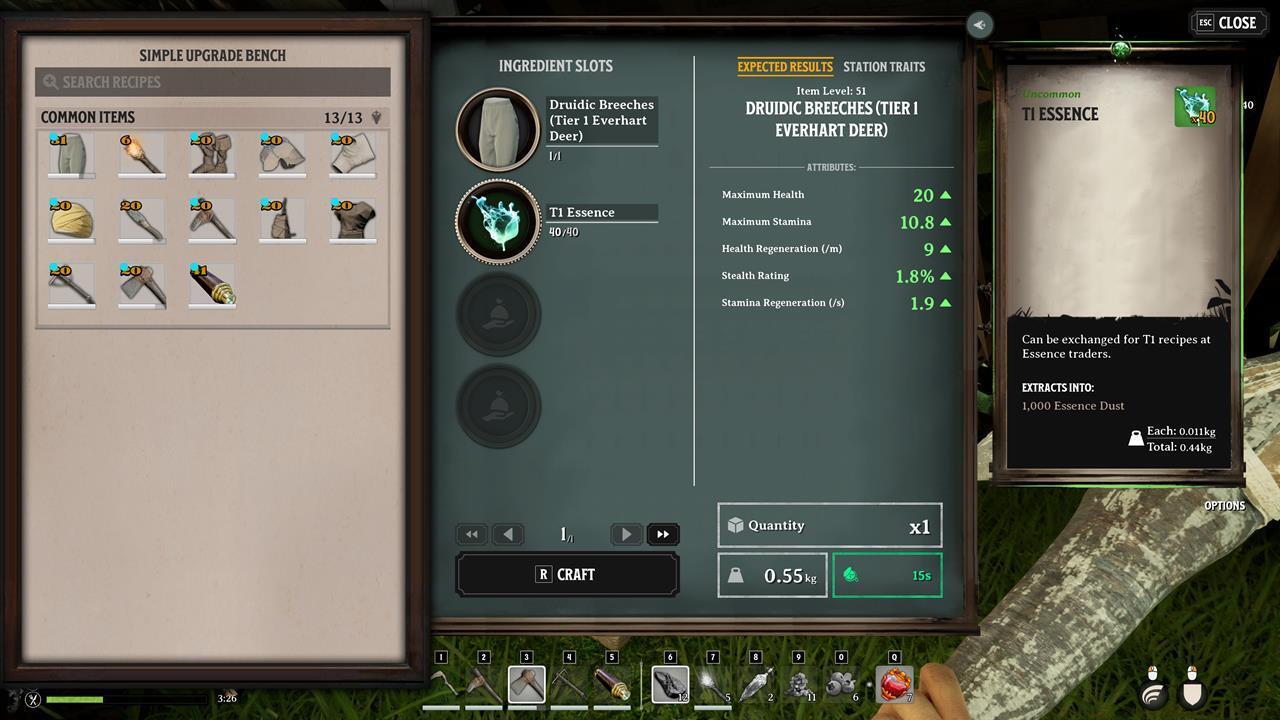The height and width of the screenshot is (720, 1280).
Task: Switch to the Station Traits tab
Action: click(x=884, y=67)
